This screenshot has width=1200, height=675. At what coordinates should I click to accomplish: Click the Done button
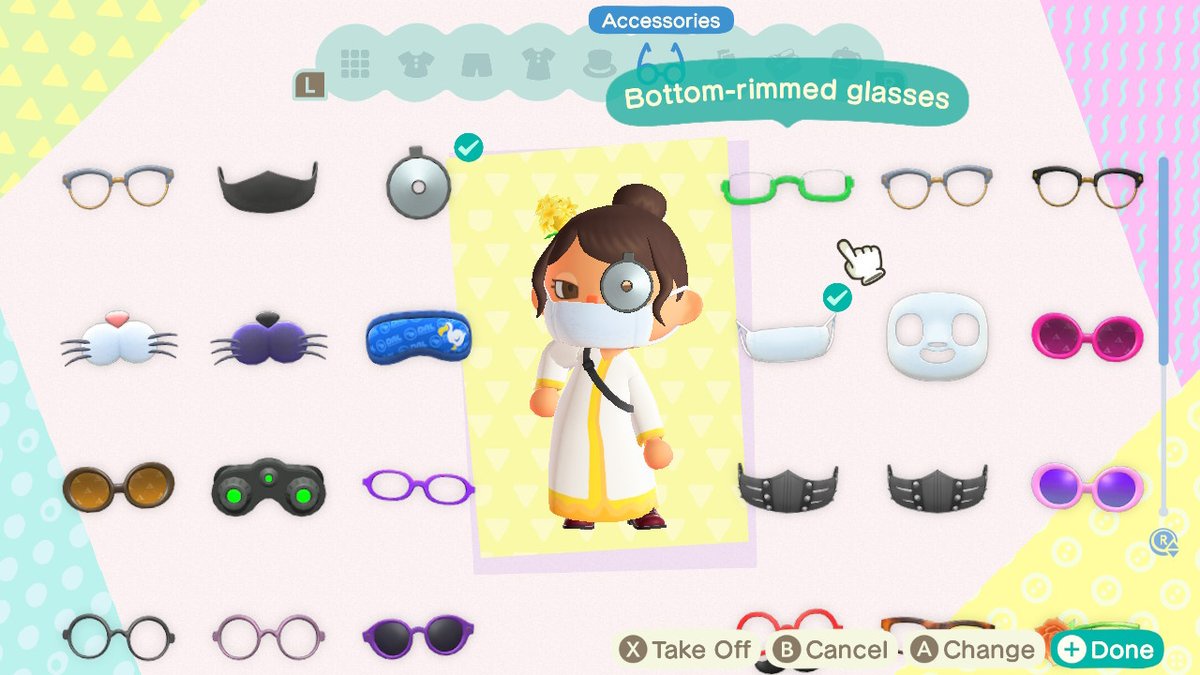pos(1107,650)
